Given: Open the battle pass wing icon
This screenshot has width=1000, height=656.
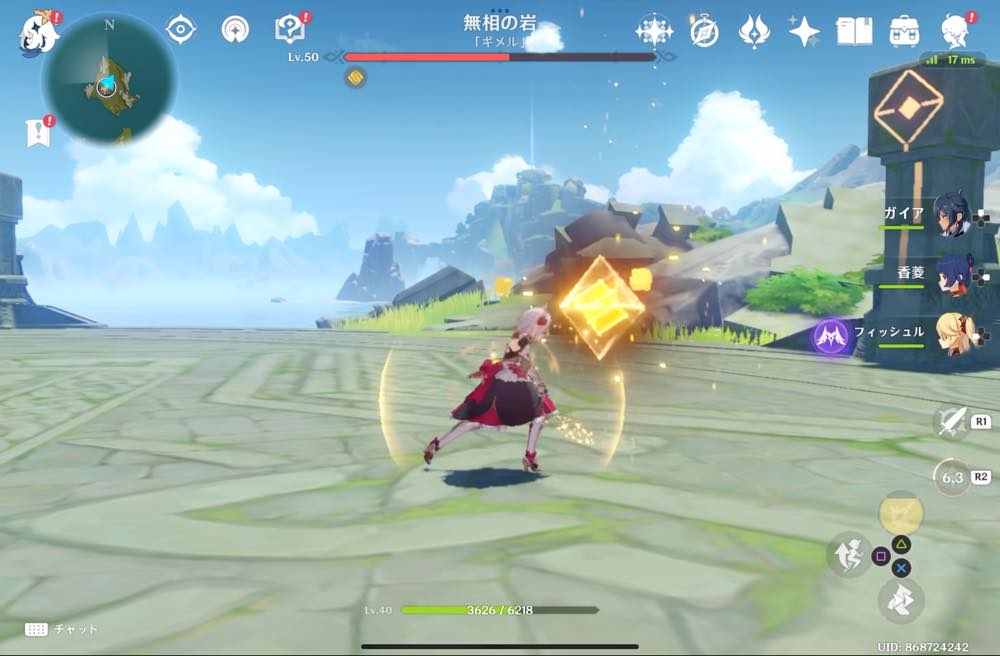Looking at the screenshot, I should tap(753, 32).
